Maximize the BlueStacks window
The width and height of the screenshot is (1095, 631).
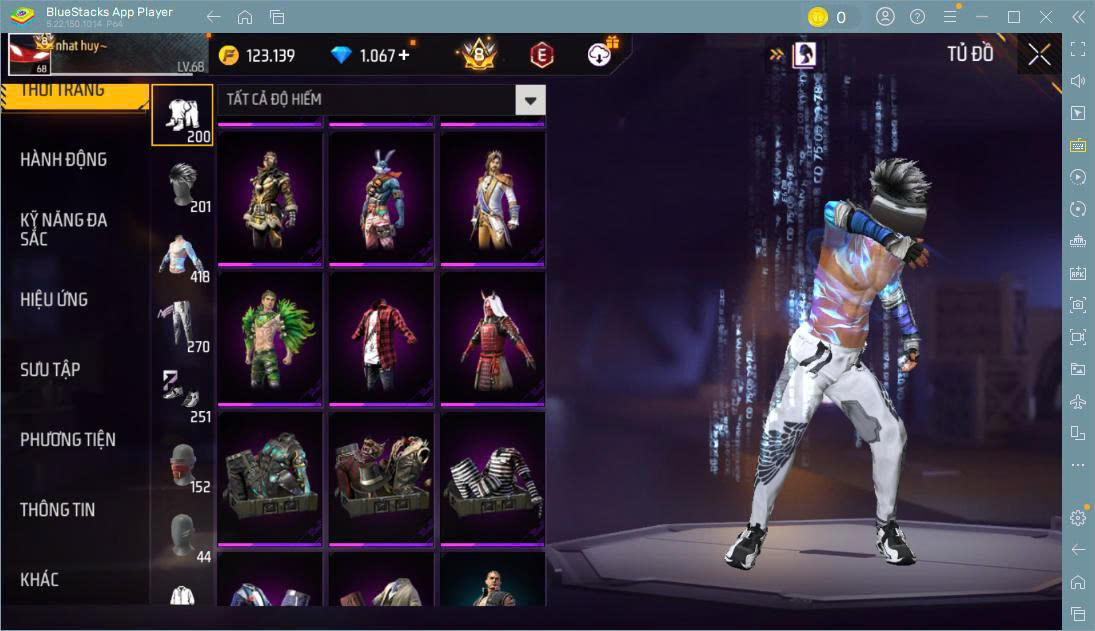(1014, 17)
